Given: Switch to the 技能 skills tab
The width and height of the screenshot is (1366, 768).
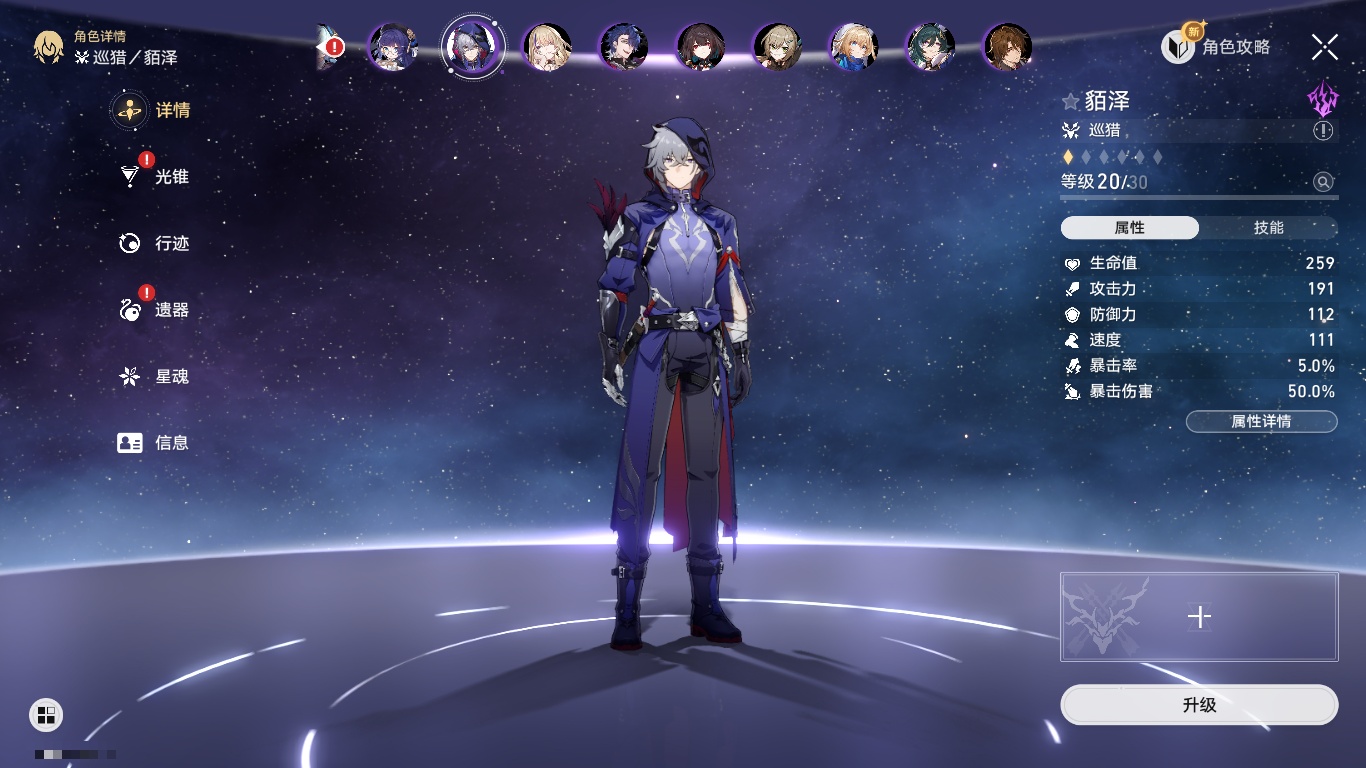Looking at the screenshot, I should pyautogui.click(x=1268, y=228).
